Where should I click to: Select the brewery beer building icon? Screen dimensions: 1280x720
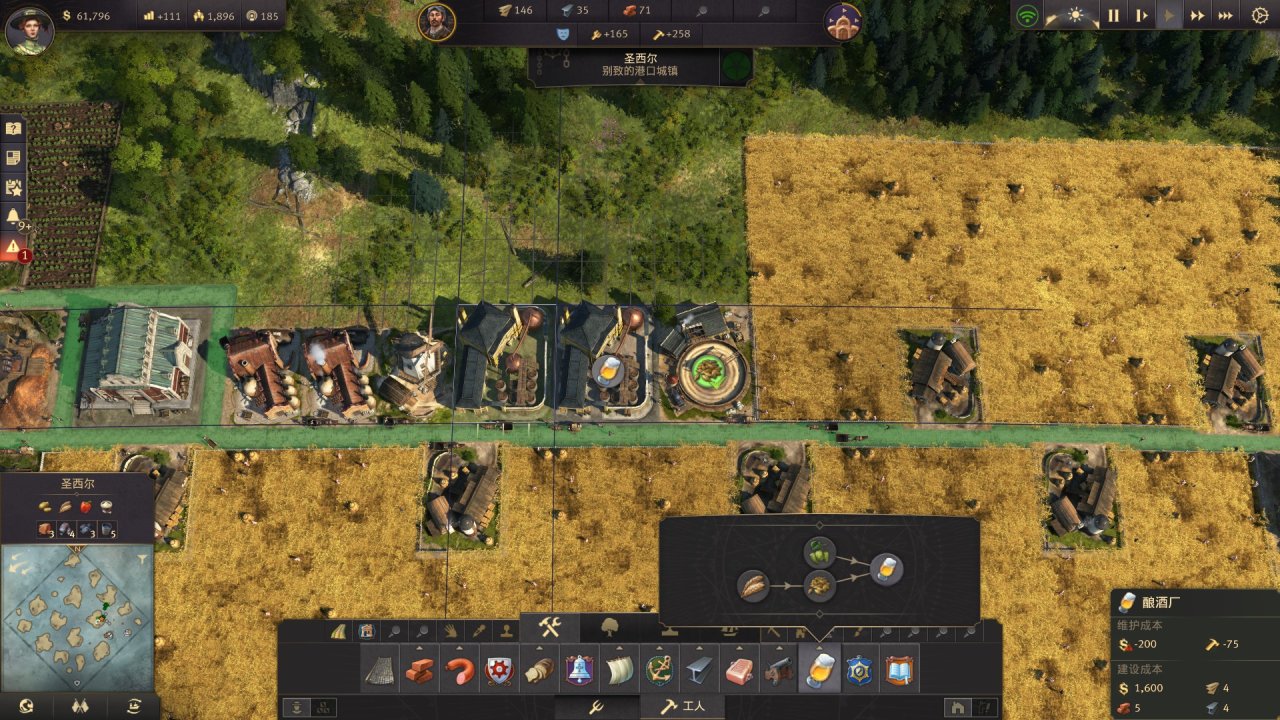(819, 671)
